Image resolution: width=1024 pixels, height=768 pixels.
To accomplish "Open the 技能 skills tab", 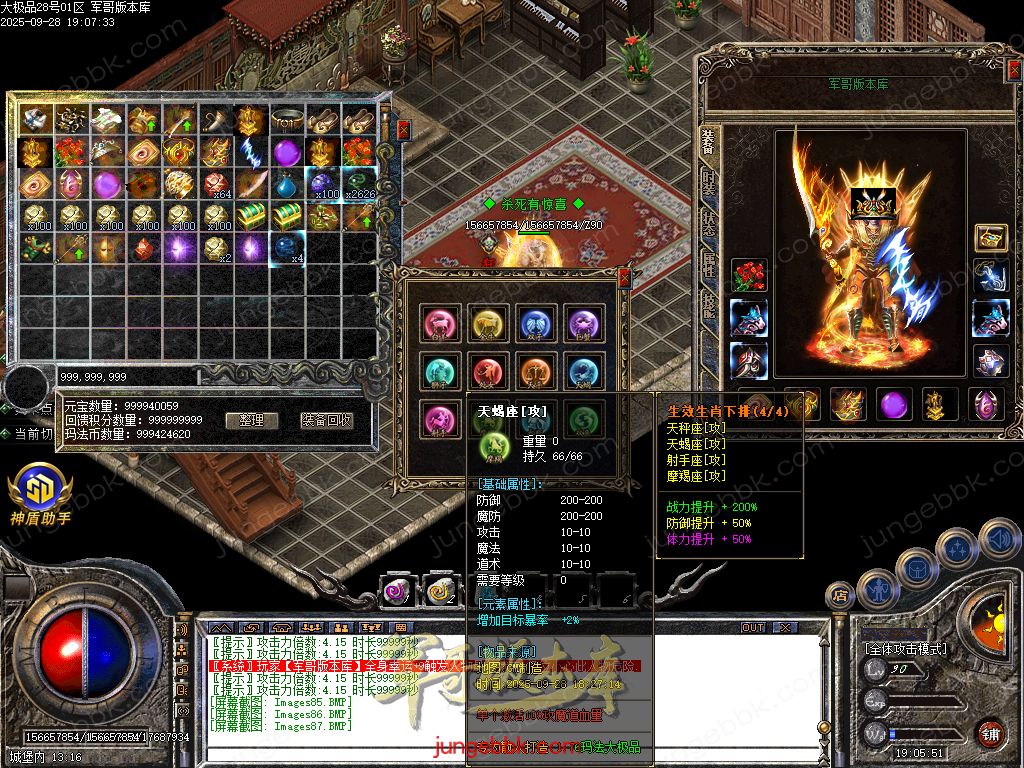I will [x=708, y=304].
